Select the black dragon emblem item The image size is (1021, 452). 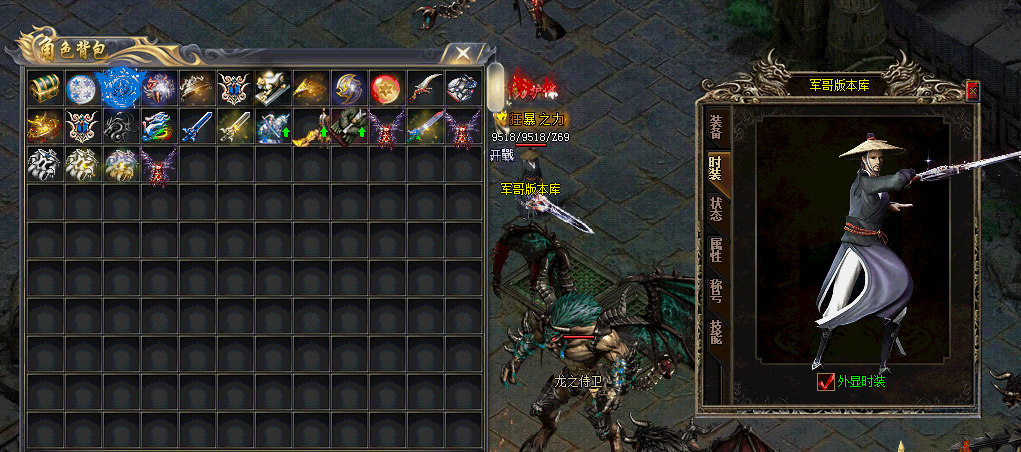pos(119,127)
